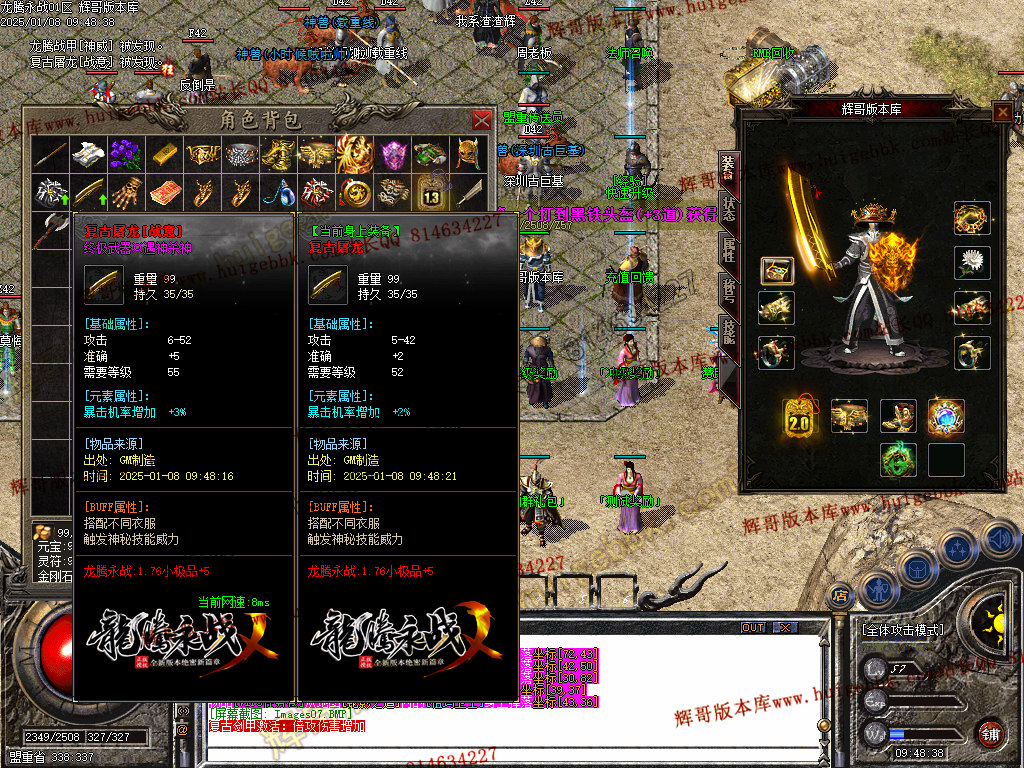Open the bag using the round backpack button

pos(916,571)
